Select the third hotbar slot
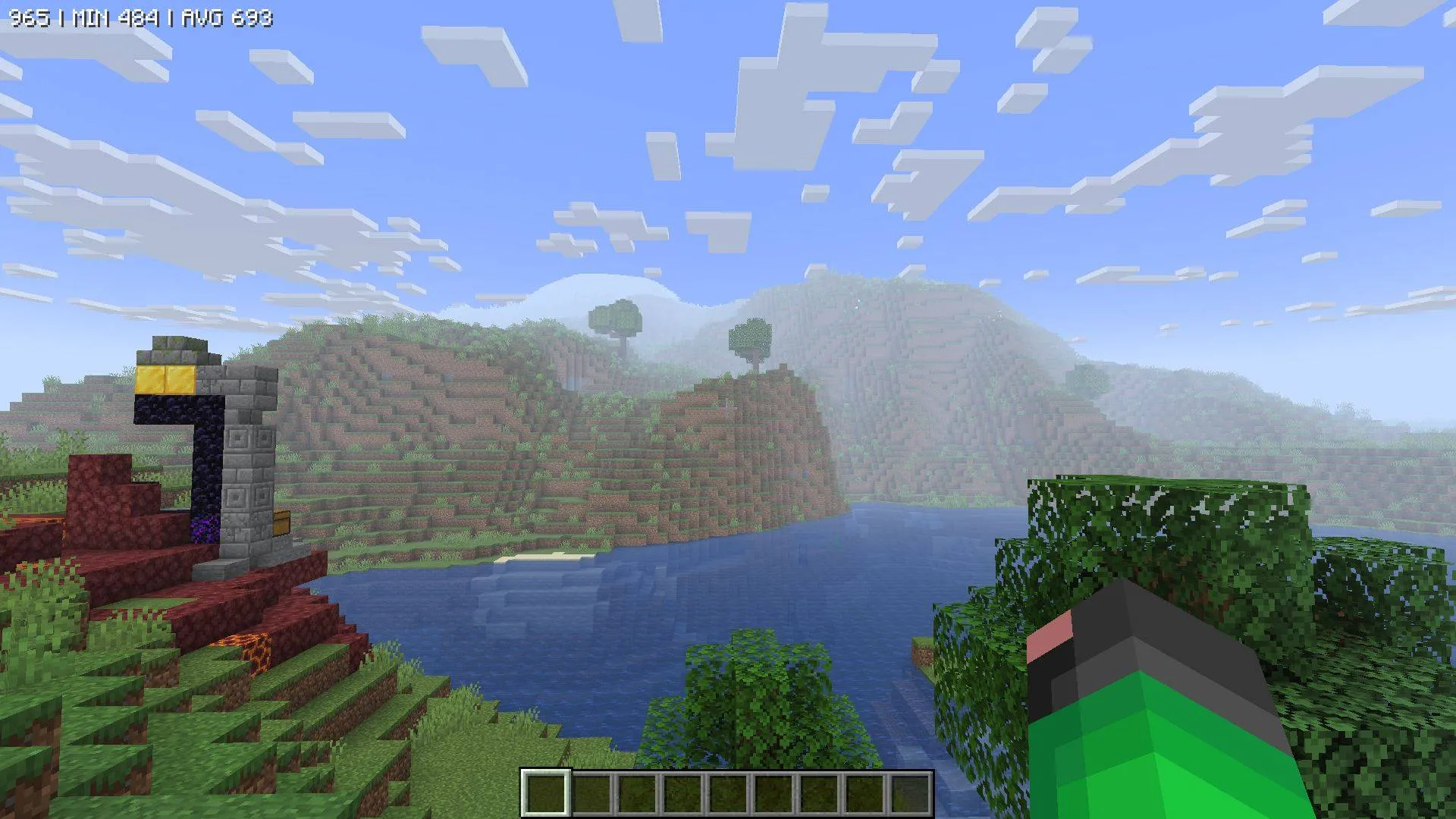The image size is (1456, 819). pyautogui.click(x=637, y=795)
